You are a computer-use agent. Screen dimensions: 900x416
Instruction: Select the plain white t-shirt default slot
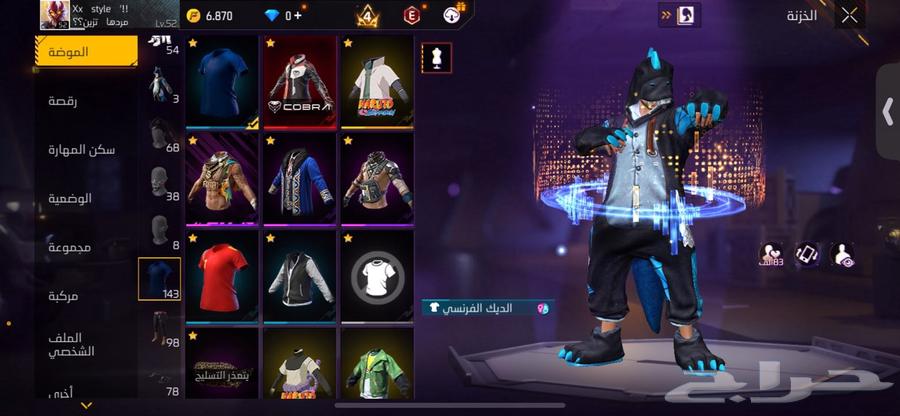[x=377, y=276]
